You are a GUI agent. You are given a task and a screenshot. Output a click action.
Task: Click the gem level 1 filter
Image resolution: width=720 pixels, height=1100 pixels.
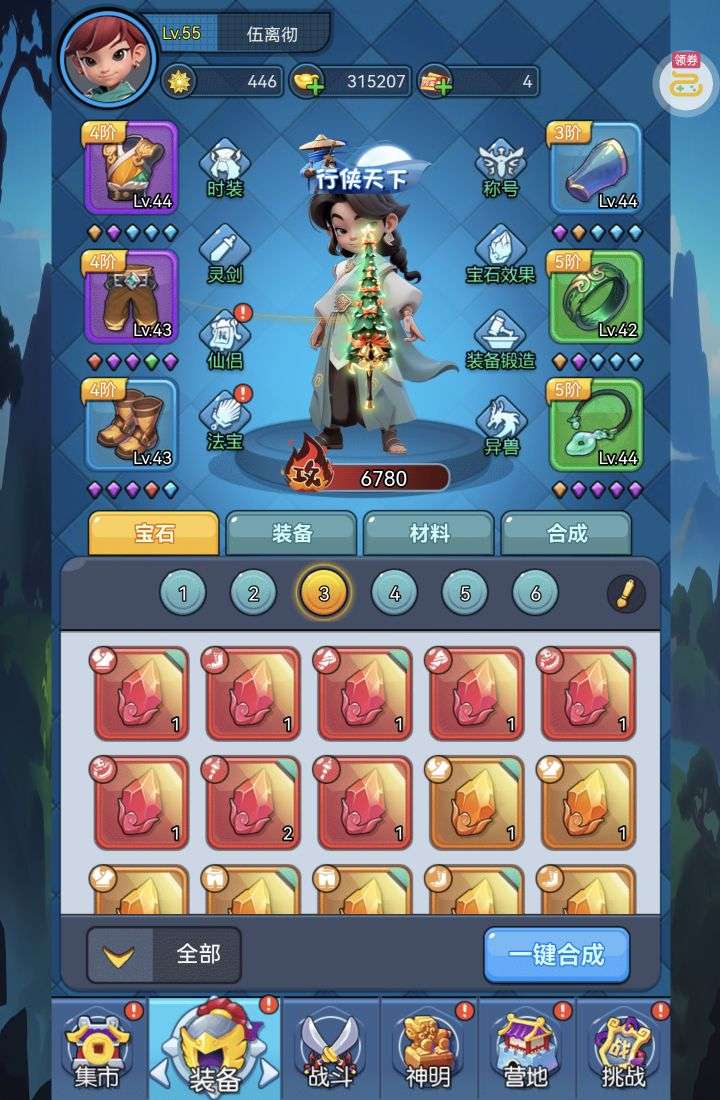click(x=183, y=594)
